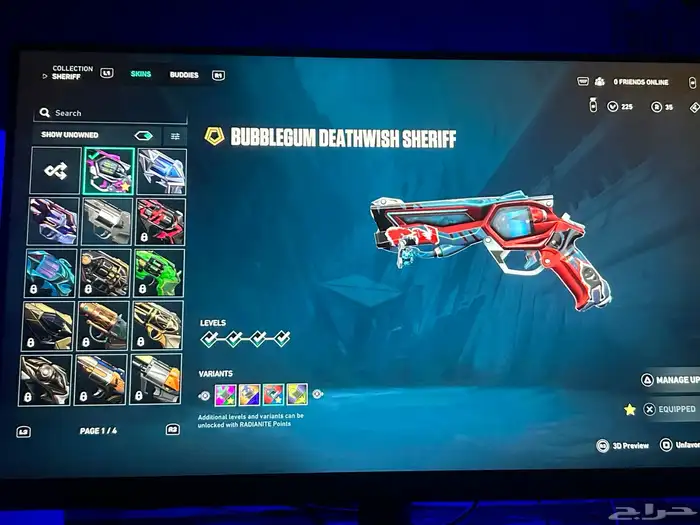The image size is (700, 525).
Task: Choose the locked red and black Sheriff skin
Action: tap(160, 221)
